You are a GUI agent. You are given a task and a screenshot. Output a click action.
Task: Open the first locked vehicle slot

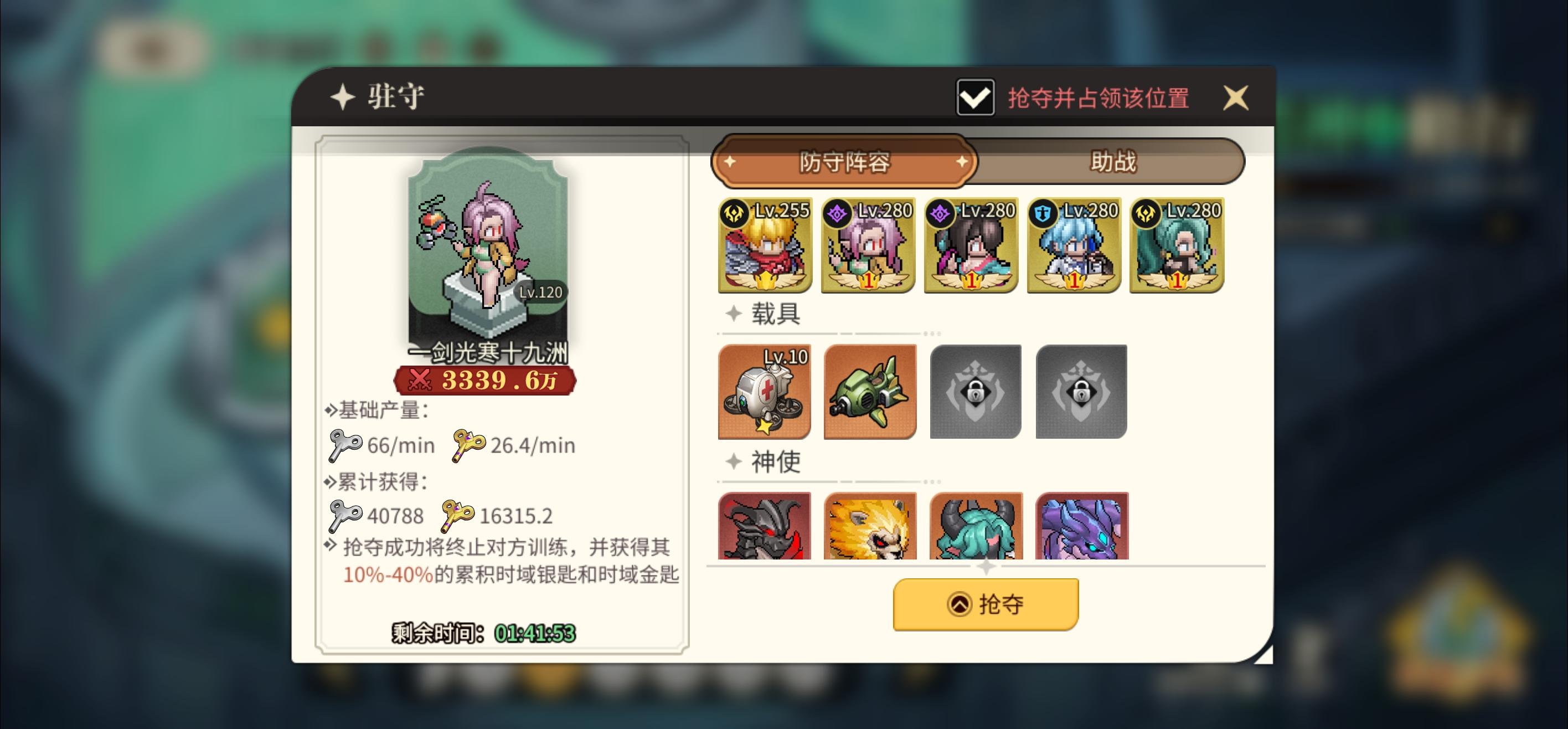975,393
